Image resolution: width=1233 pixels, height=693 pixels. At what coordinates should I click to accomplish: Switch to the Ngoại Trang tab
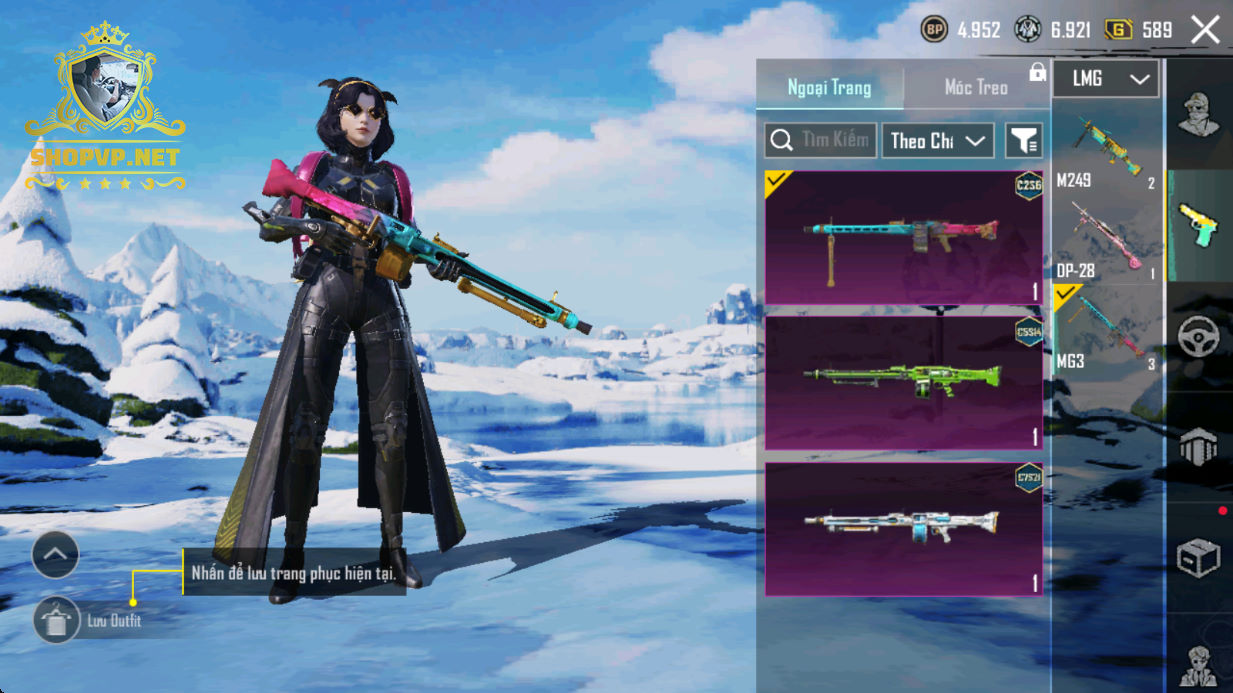(x=829, y=88)
